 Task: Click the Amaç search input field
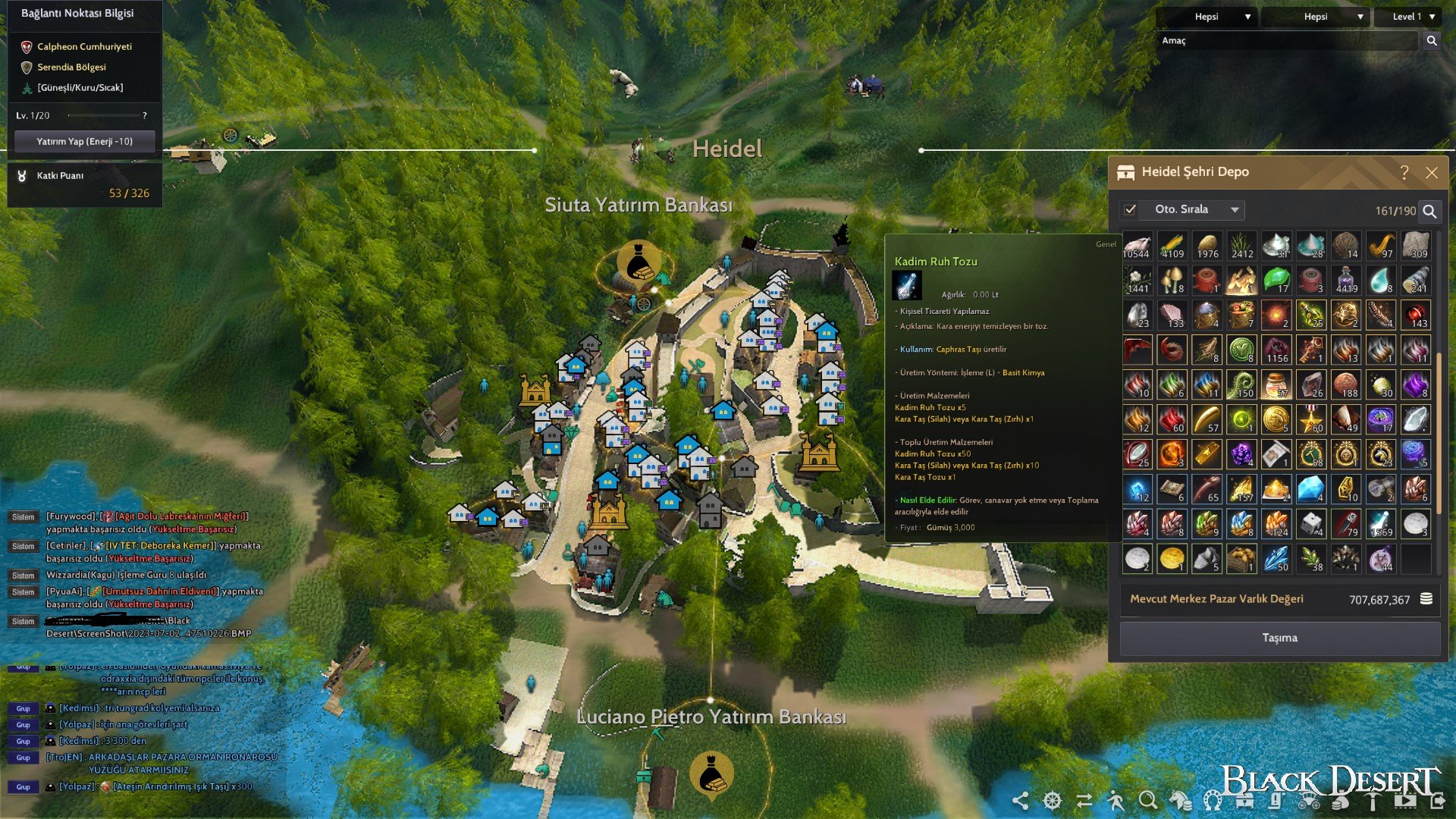pos(1288,41)
